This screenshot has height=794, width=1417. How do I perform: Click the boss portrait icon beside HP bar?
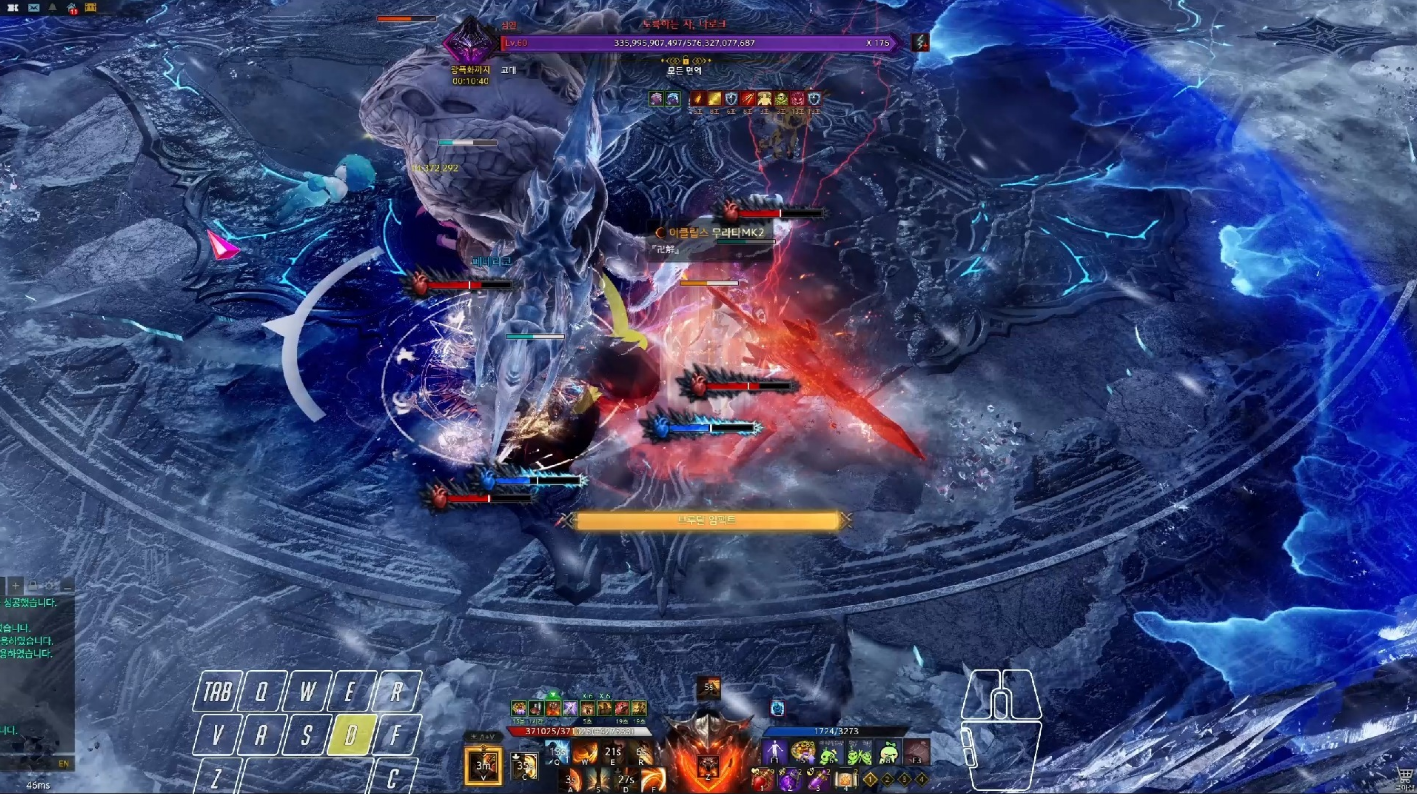coord(468,44)
